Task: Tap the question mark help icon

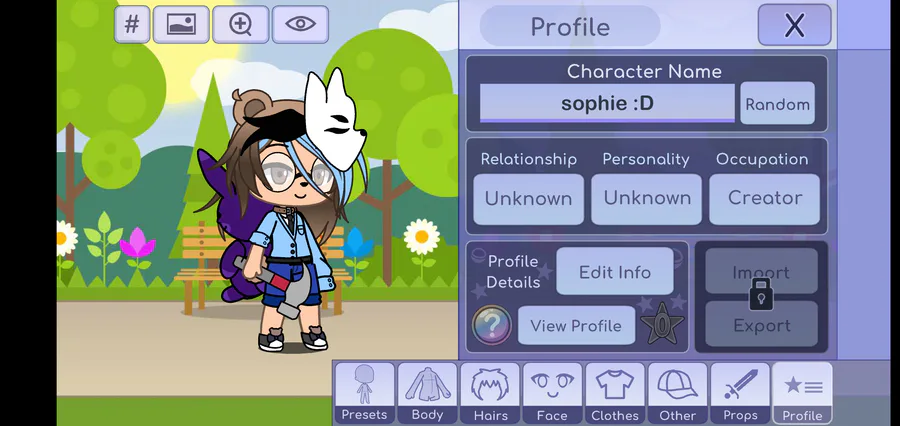Action: point(491,325)
